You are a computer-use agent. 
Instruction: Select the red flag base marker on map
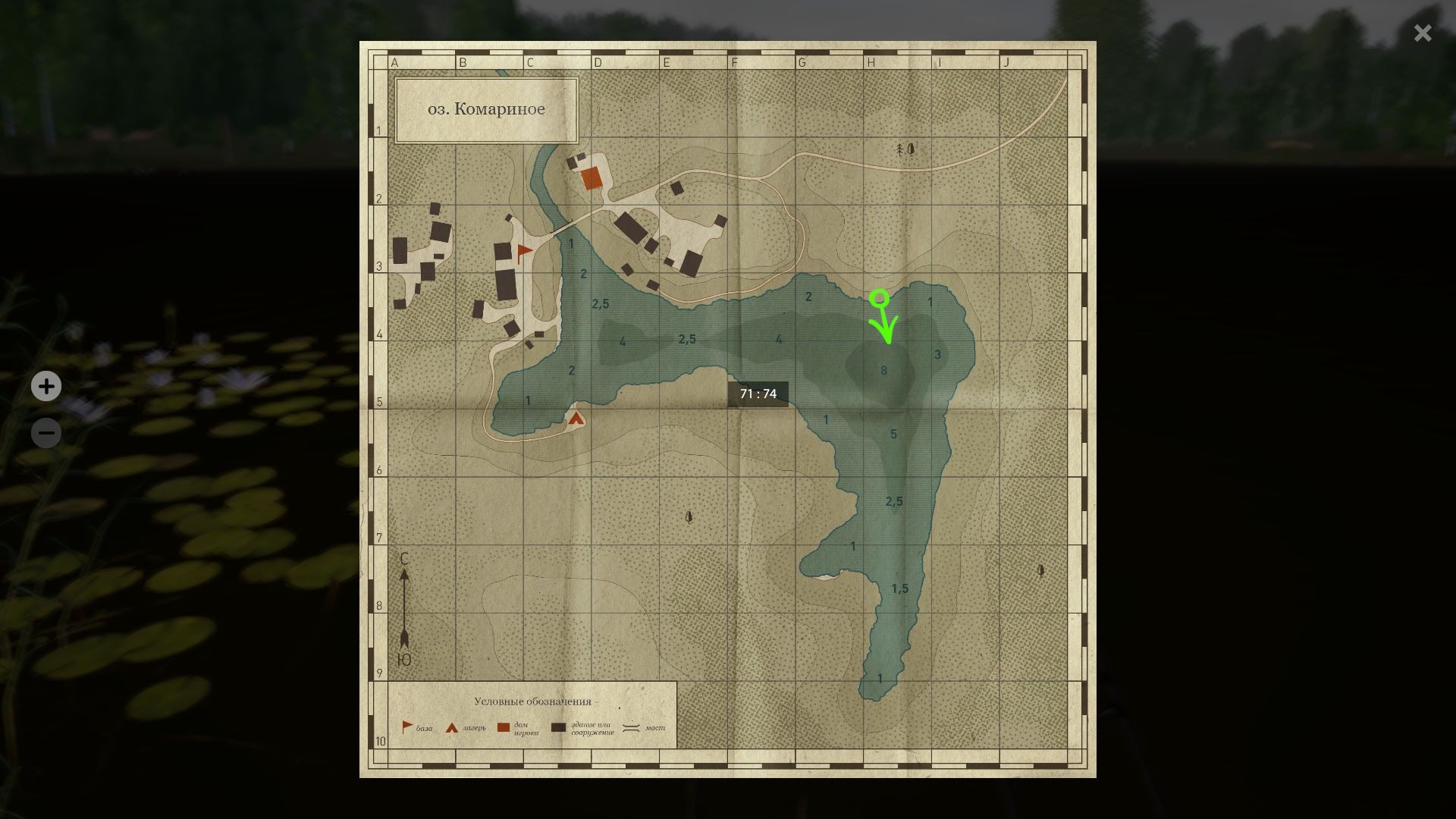point(524,252)
